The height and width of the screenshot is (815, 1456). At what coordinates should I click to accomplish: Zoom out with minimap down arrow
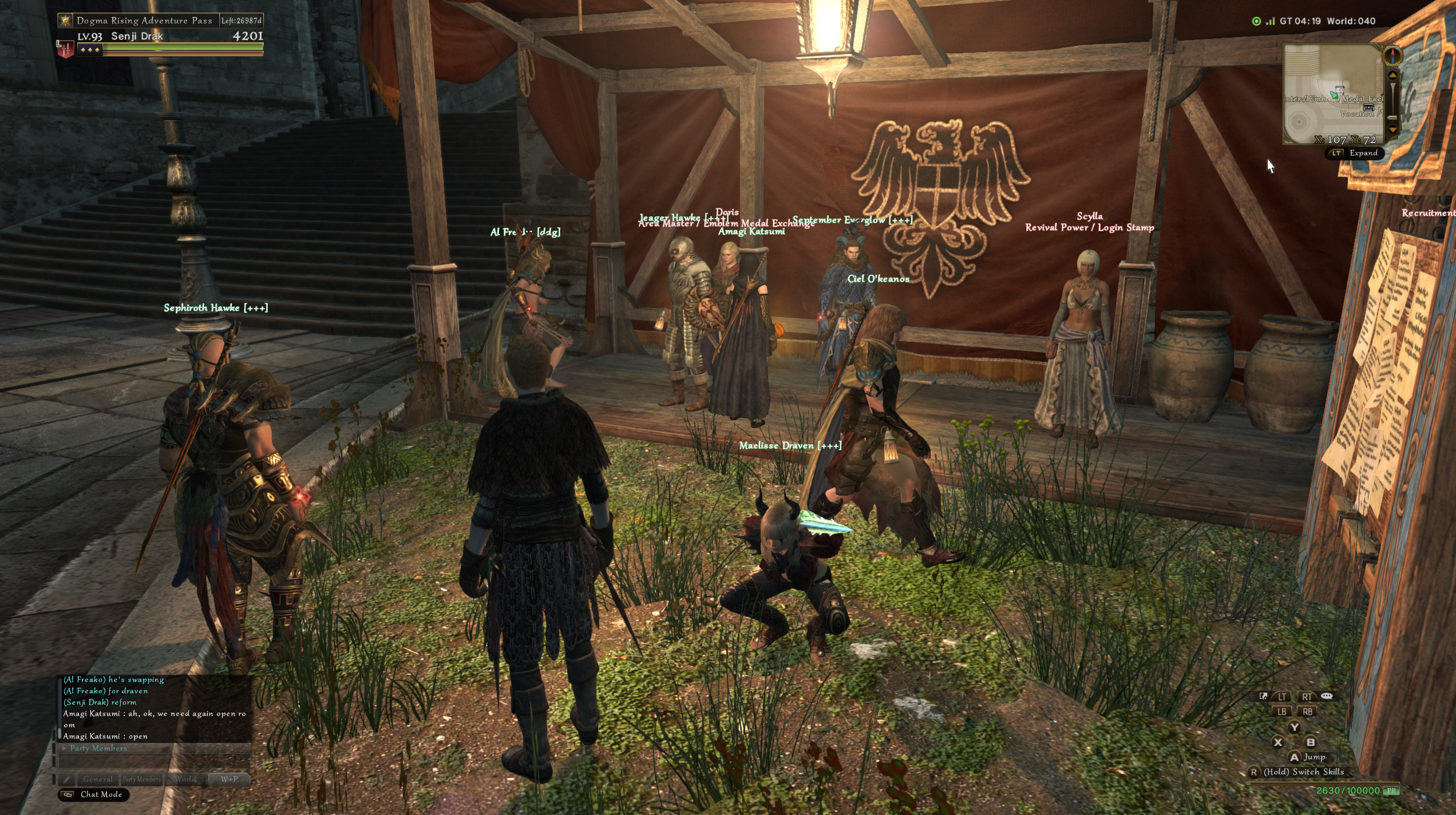click(1393, 129)
